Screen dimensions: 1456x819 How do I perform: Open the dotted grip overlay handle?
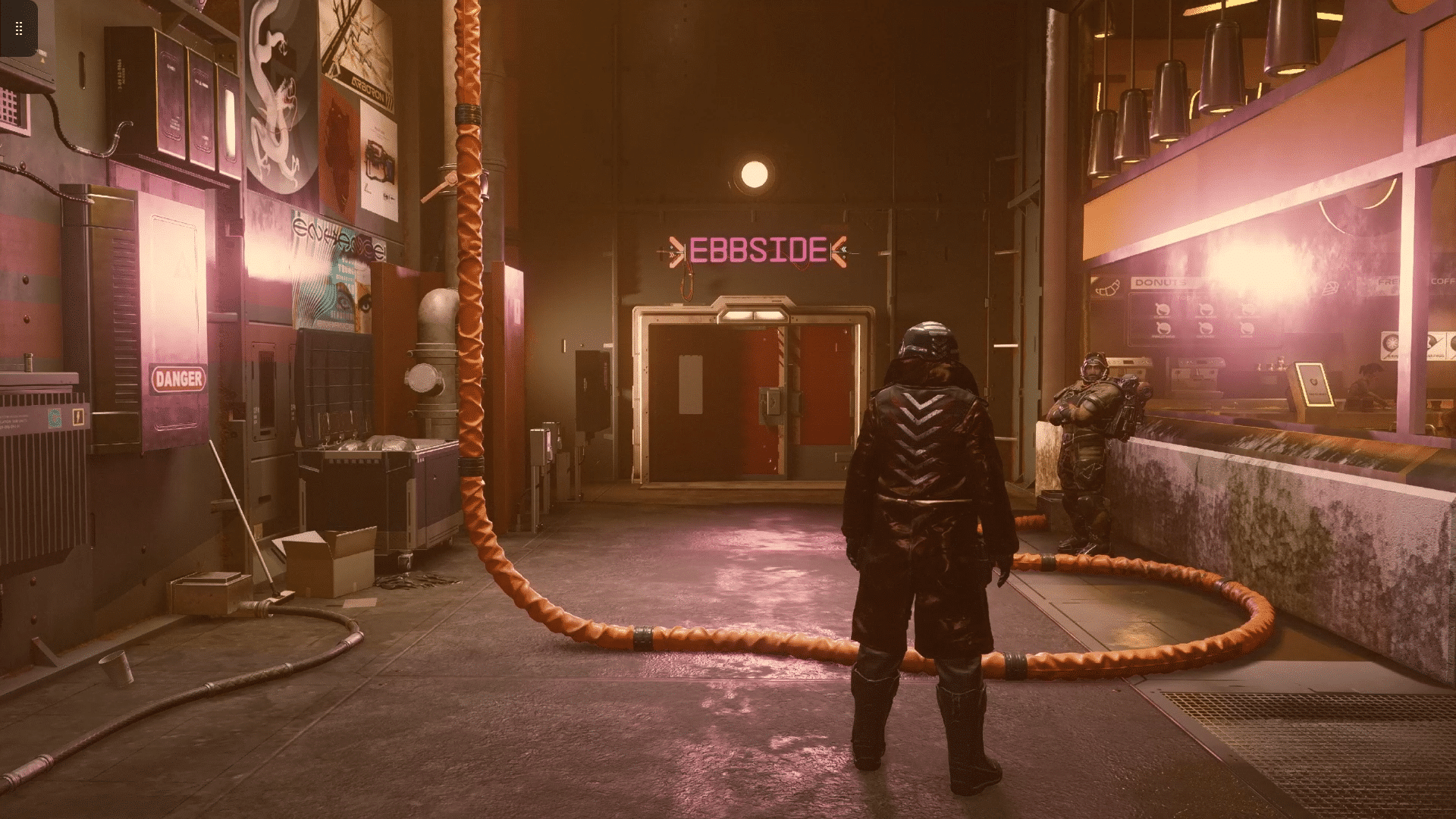pyautogui.click(x=19, y=29)
